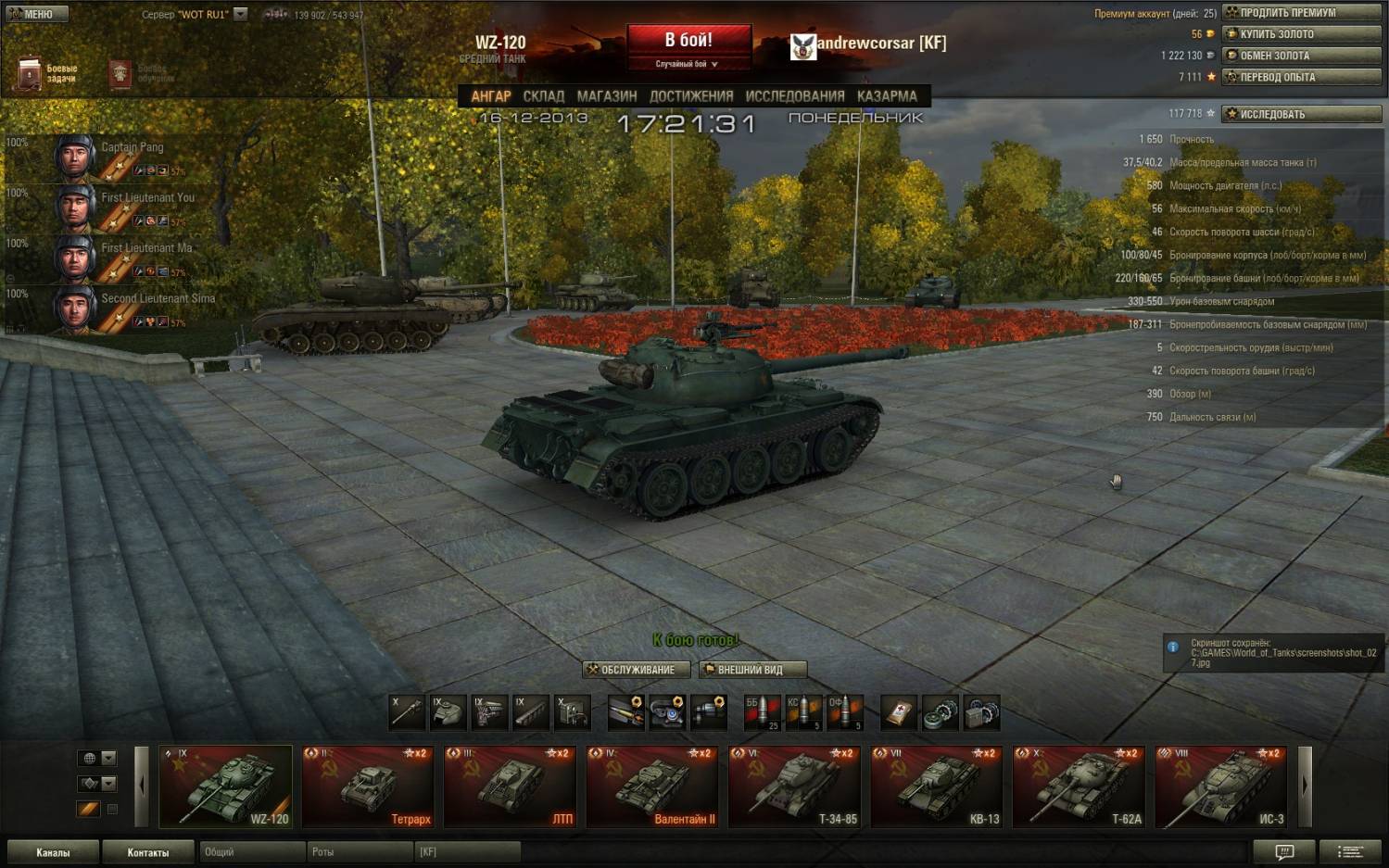Open the ОБМЕН ЗОЛОТА button
The width and height of the screenshot is (1389, 868).
coord(1302,56)
